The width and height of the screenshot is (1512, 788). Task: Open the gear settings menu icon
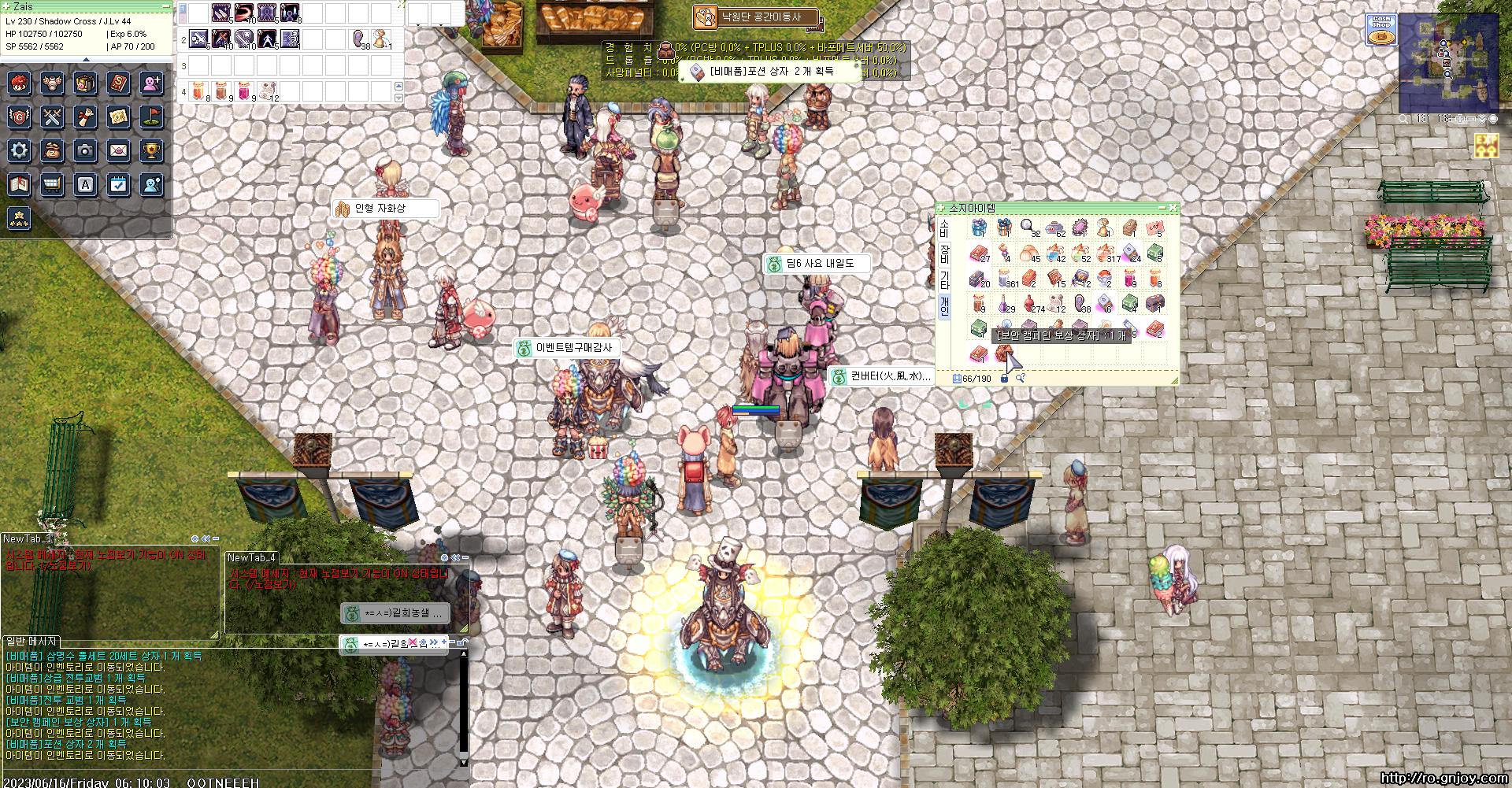tap(20, 150)
